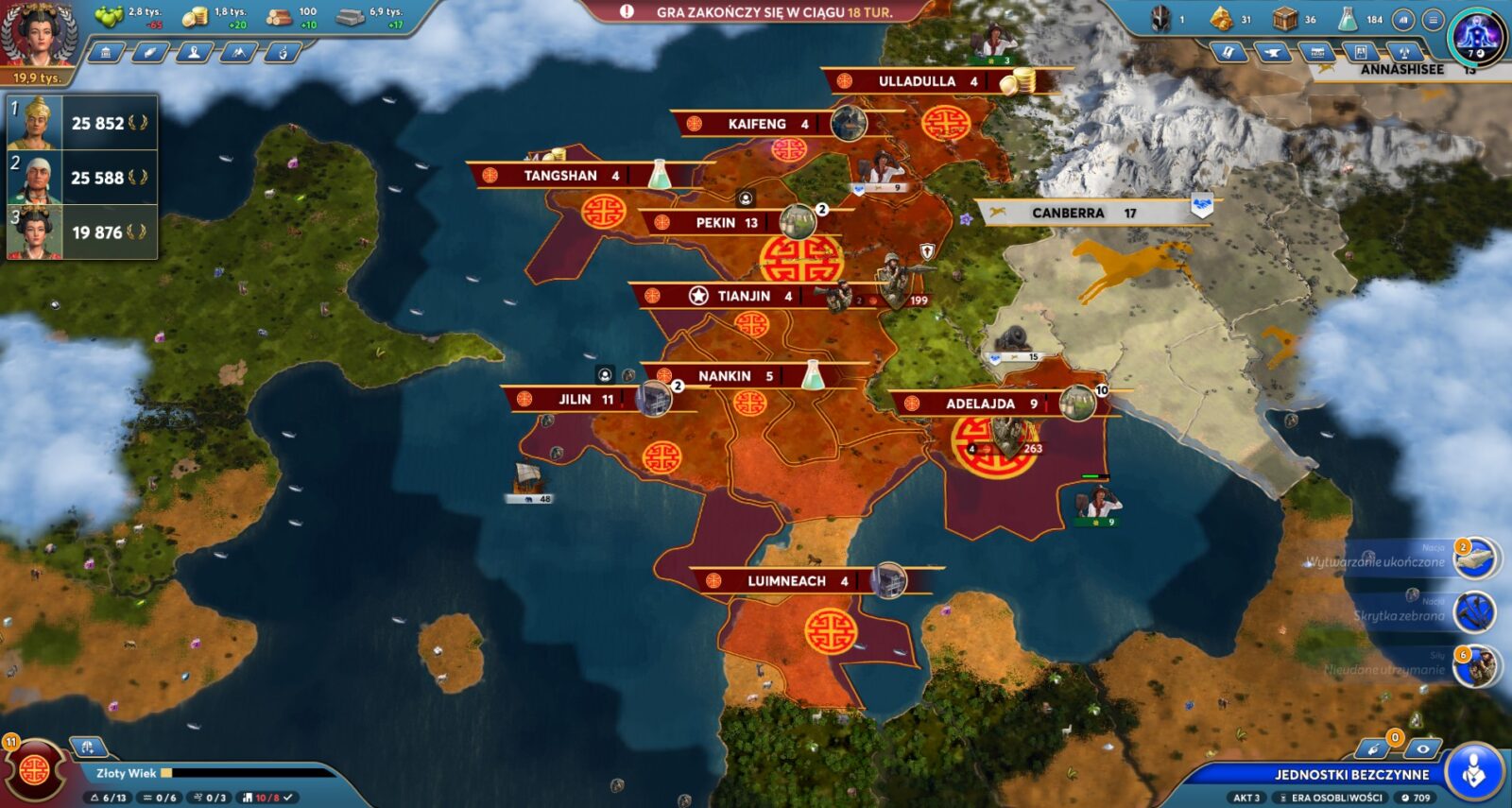Image resolution: width=1512 pixels, height=808 pixels.
Task: Open the silhouette profile toolbar button
Action: tap(194, 53)
